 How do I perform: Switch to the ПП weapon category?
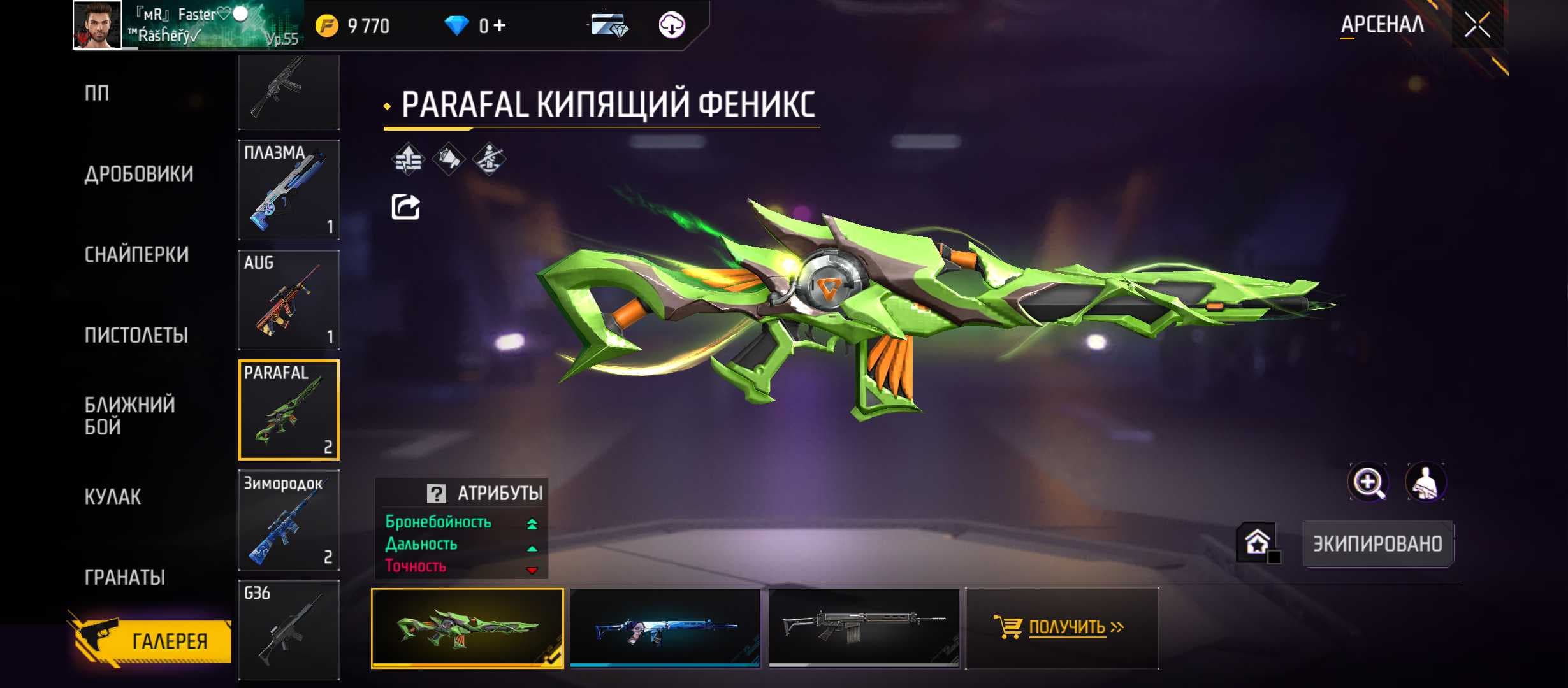coord(97,93)
